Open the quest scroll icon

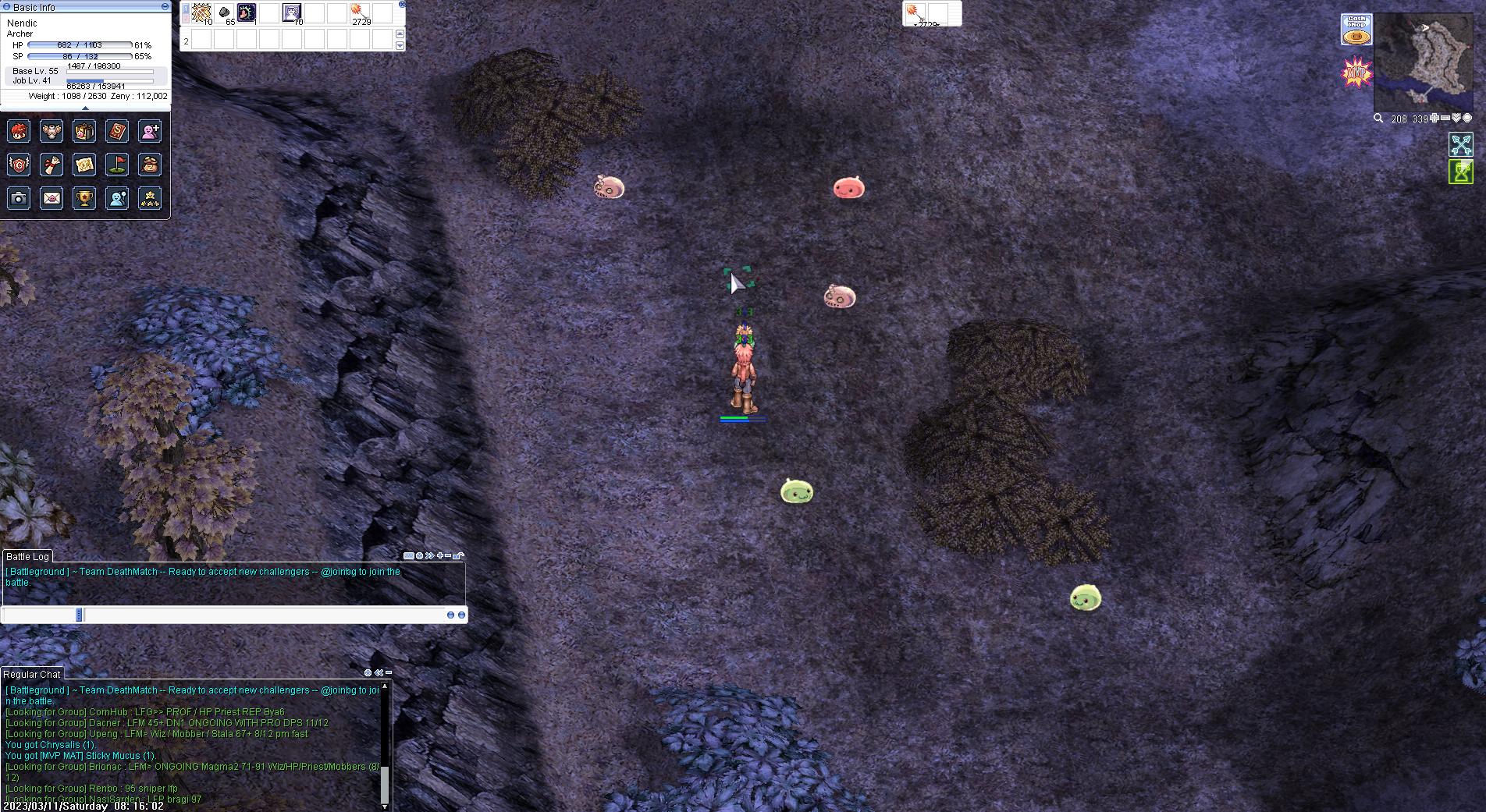(50, 164)
